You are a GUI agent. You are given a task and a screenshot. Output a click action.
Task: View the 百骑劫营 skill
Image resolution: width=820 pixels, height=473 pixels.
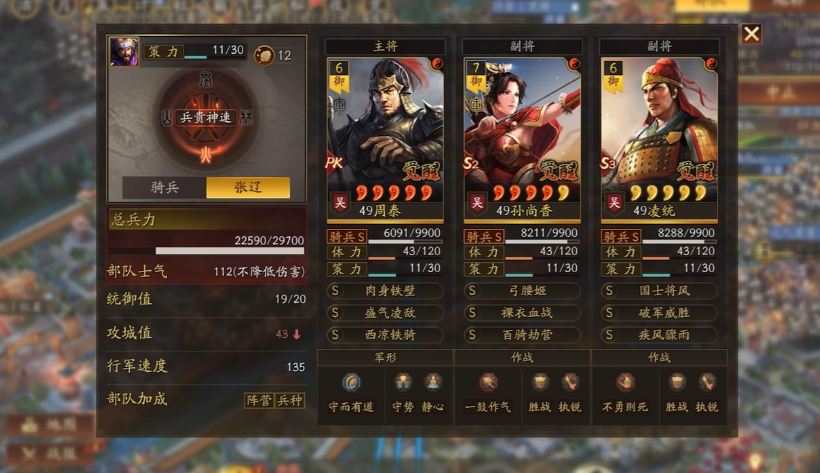[521, 333]
